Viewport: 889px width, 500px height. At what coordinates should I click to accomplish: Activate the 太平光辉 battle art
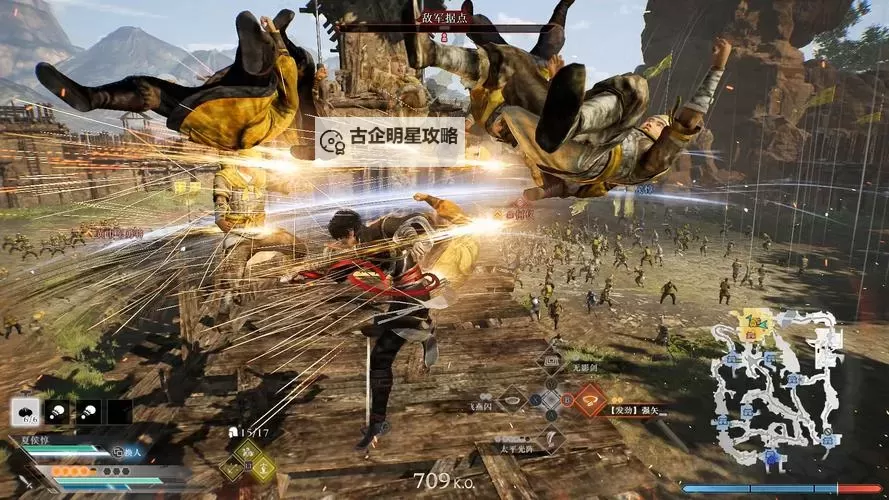(551, 438)
